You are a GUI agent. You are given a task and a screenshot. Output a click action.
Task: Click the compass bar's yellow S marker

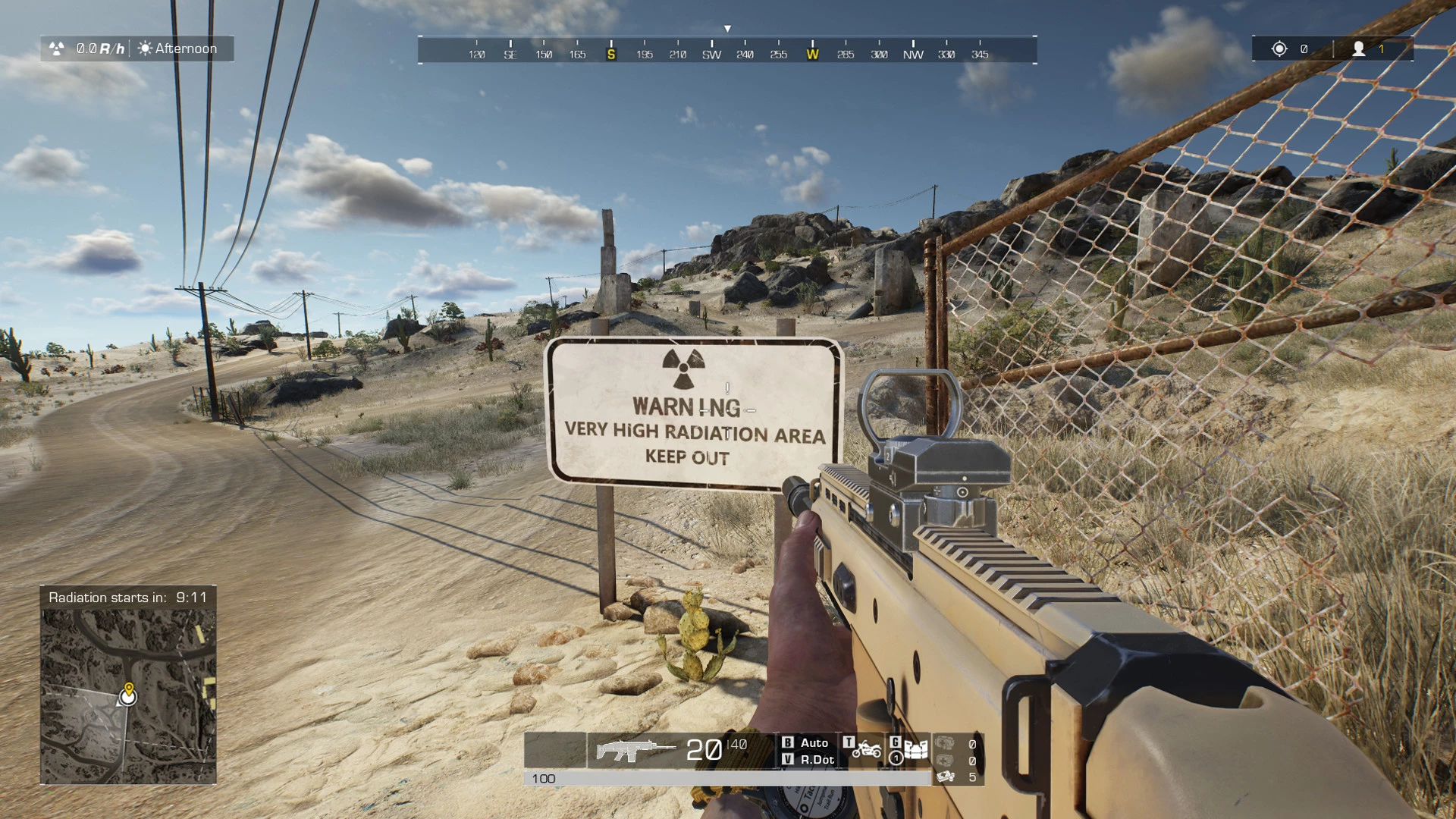[x=611, y=54]
